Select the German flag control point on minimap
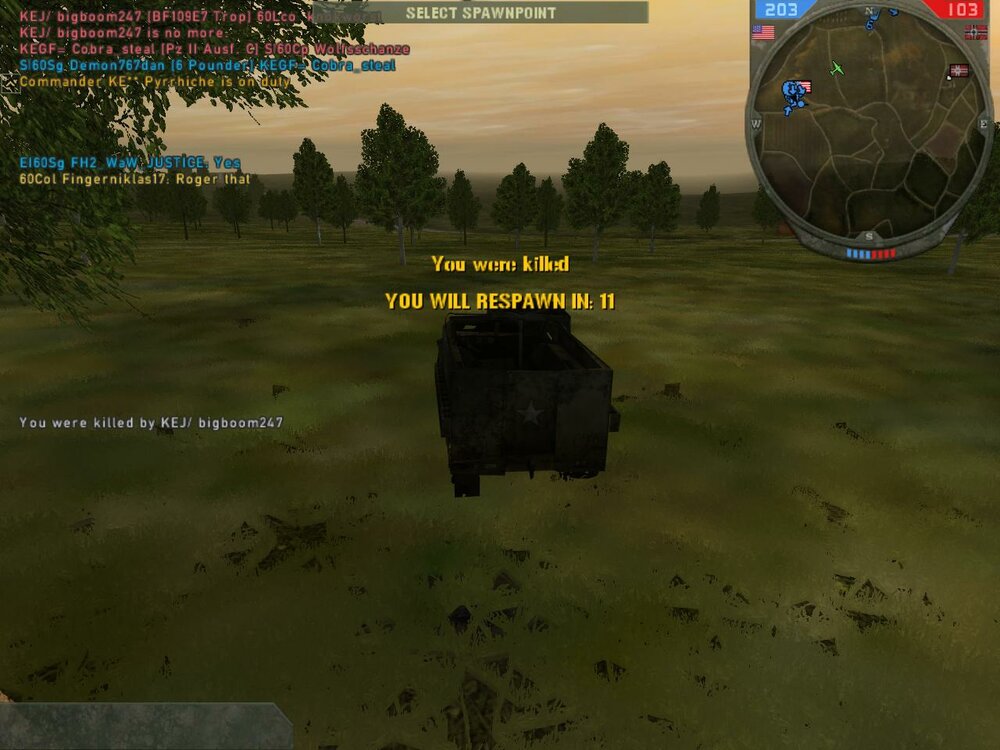This screenshot has height=750, width=1000. point(960,71)
